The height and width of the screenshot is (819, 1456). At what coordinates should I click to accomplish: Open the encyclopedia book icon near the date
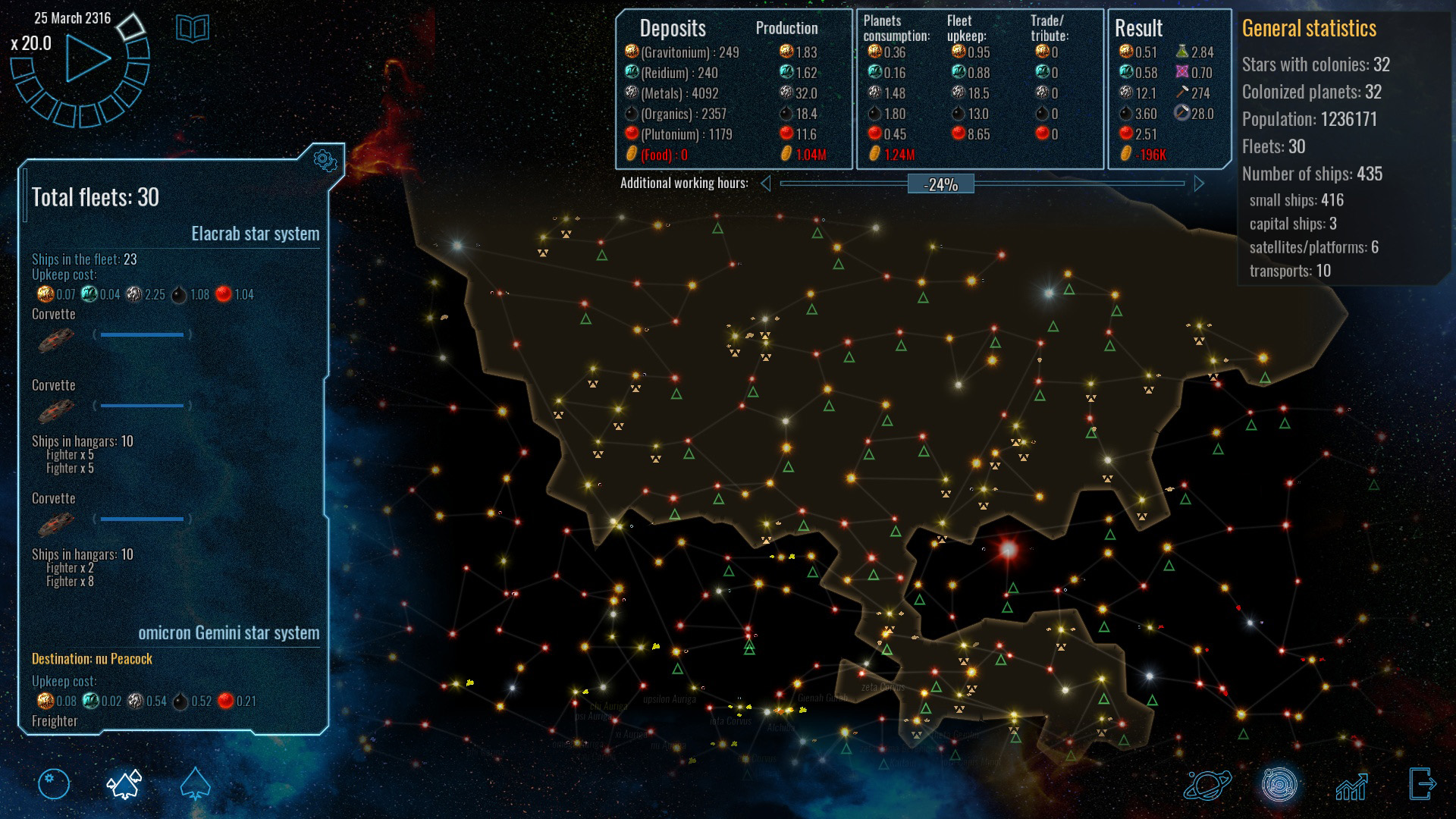tap(192, 27)
